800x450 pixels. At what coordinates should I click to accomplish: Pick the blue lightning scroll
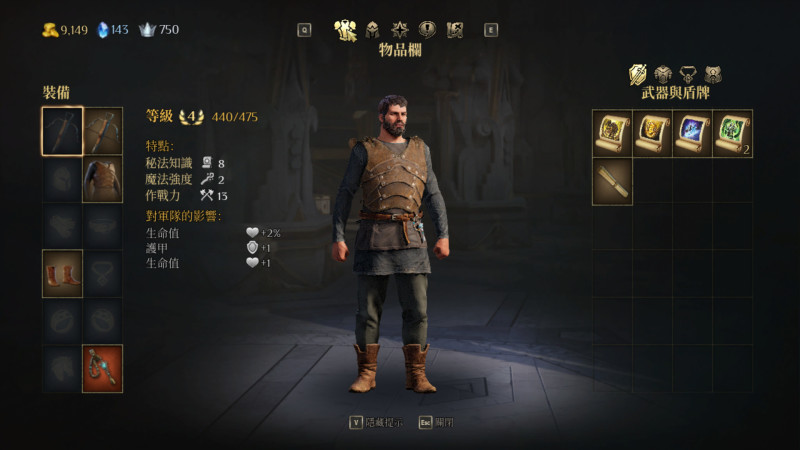[692, 133]
